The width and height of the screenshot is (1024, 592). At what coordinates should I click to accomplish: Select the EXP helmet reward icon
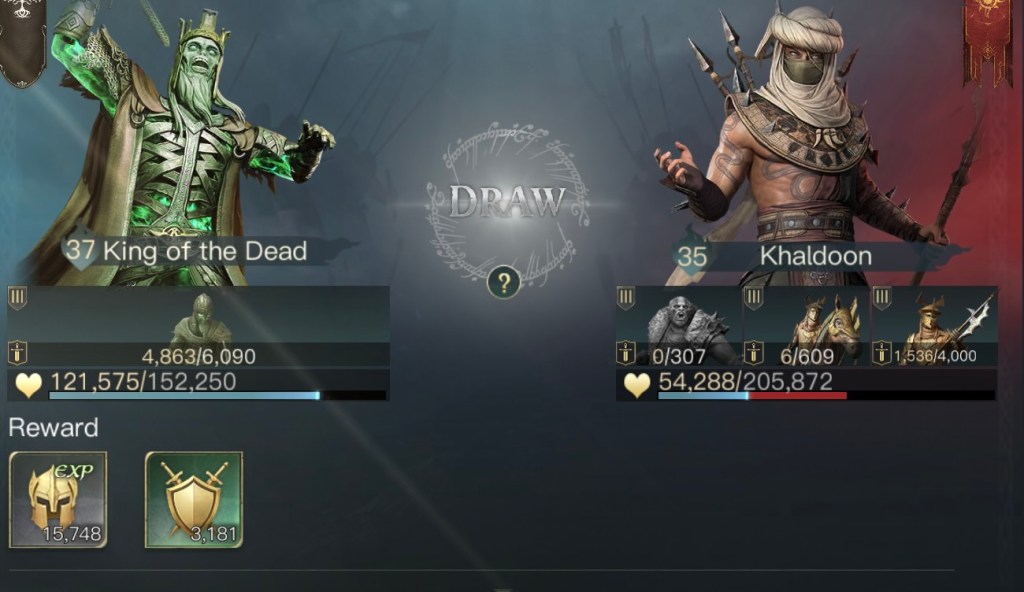pyautogui.click(x=58, y=499)
